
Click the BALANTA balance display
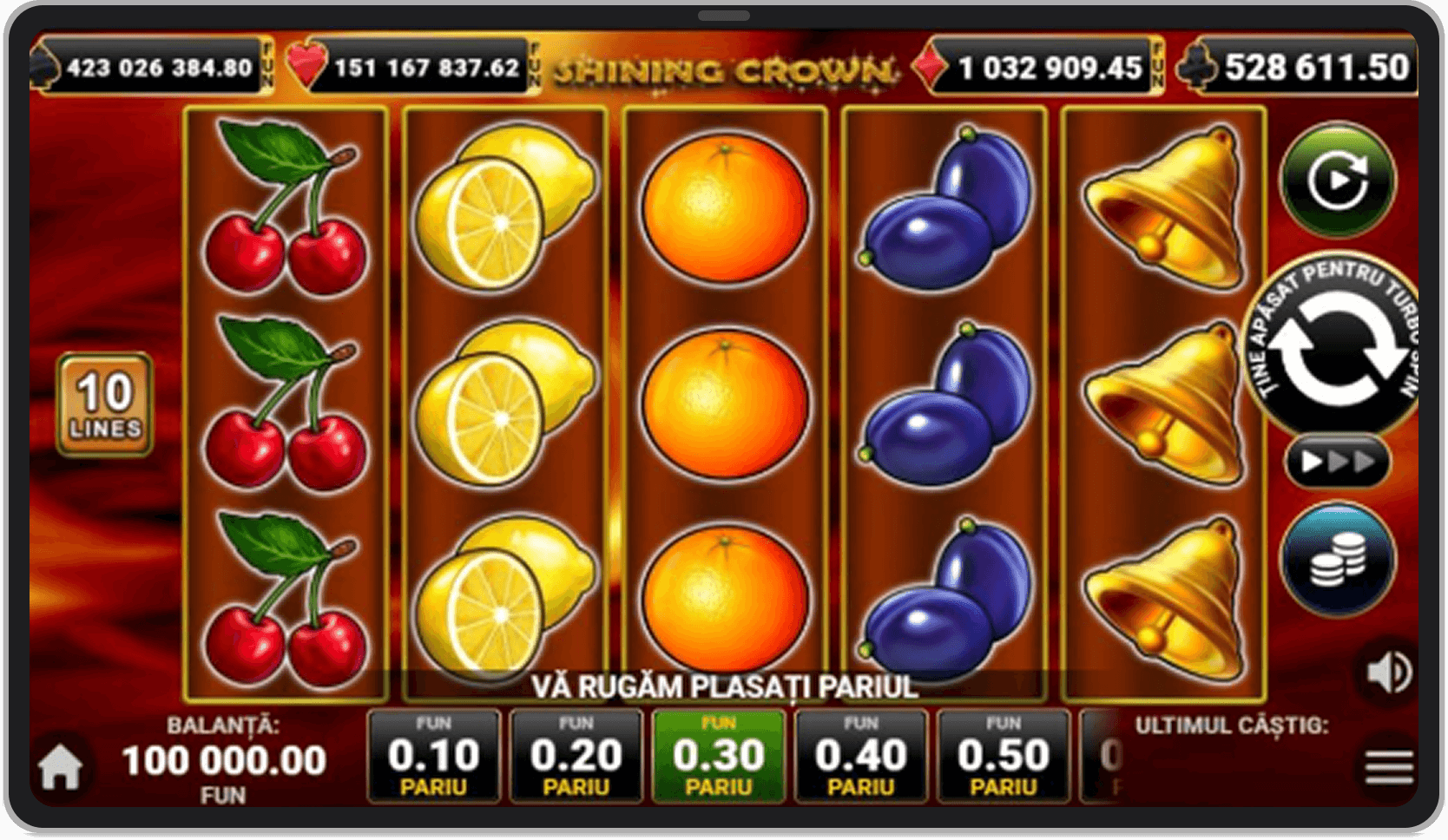click(223, 758)
